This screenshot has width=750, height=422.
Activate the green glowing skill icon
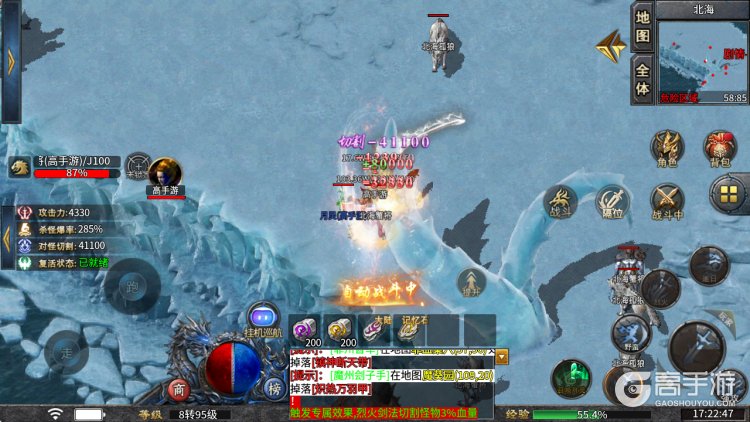pos(570,378)
